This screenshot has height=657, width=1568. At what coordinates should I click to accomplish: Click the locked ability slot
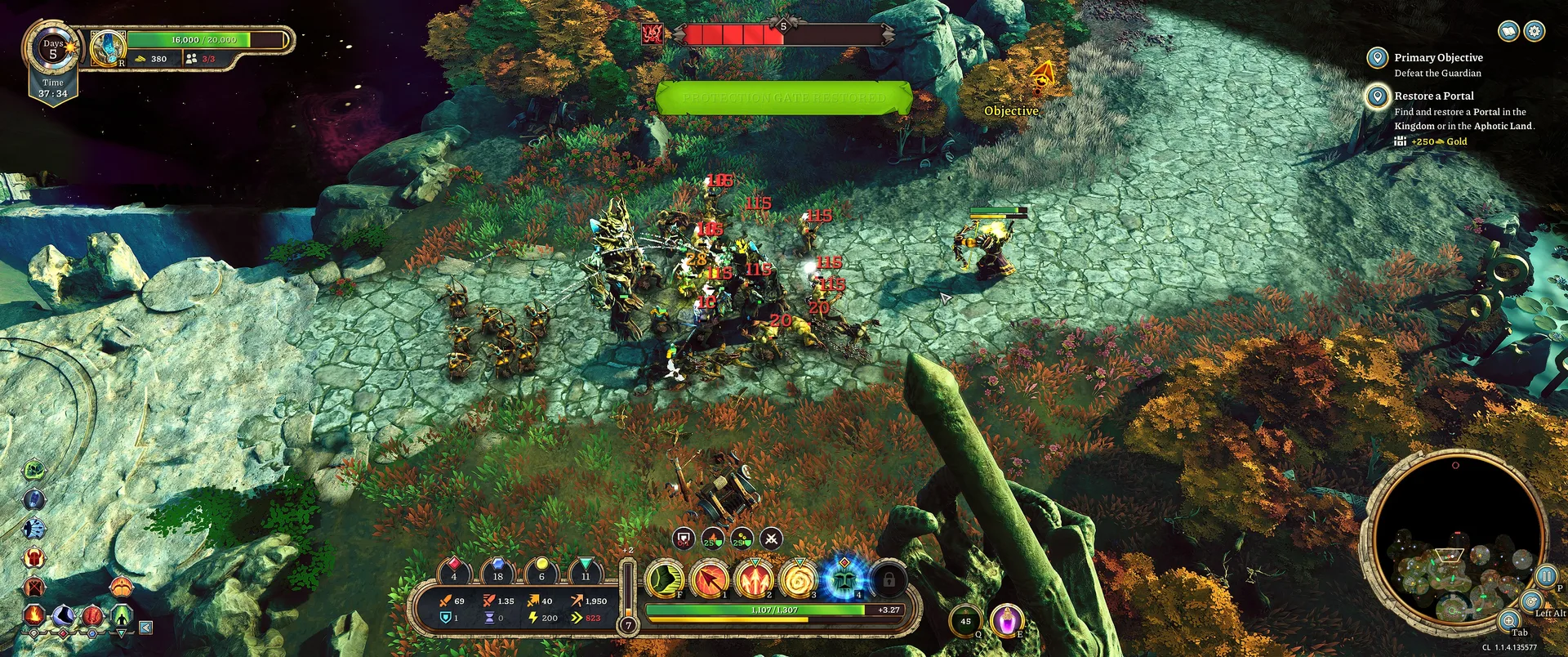tap(889, 579)
